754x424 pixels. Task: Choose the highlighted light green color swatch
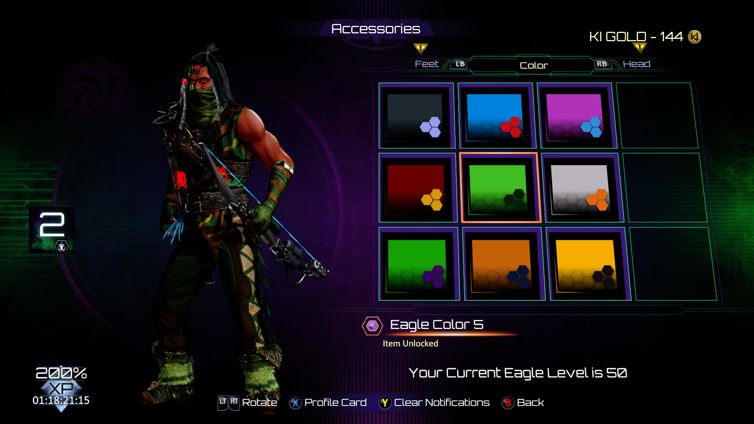[499, 188]
